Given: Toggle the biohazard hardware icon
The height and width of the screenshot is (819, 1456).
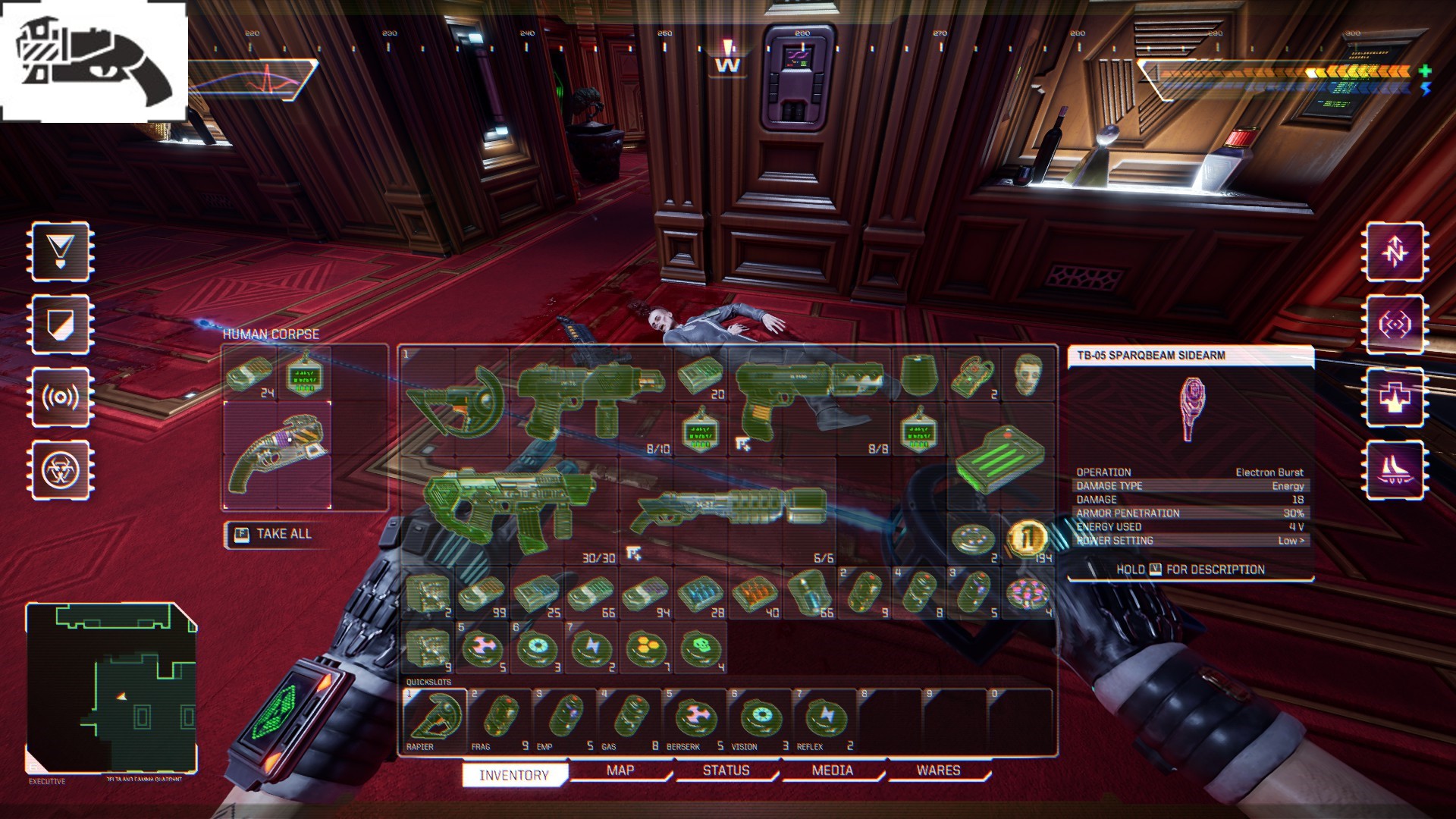Looking at the screenshot, I should pos(61,470).
